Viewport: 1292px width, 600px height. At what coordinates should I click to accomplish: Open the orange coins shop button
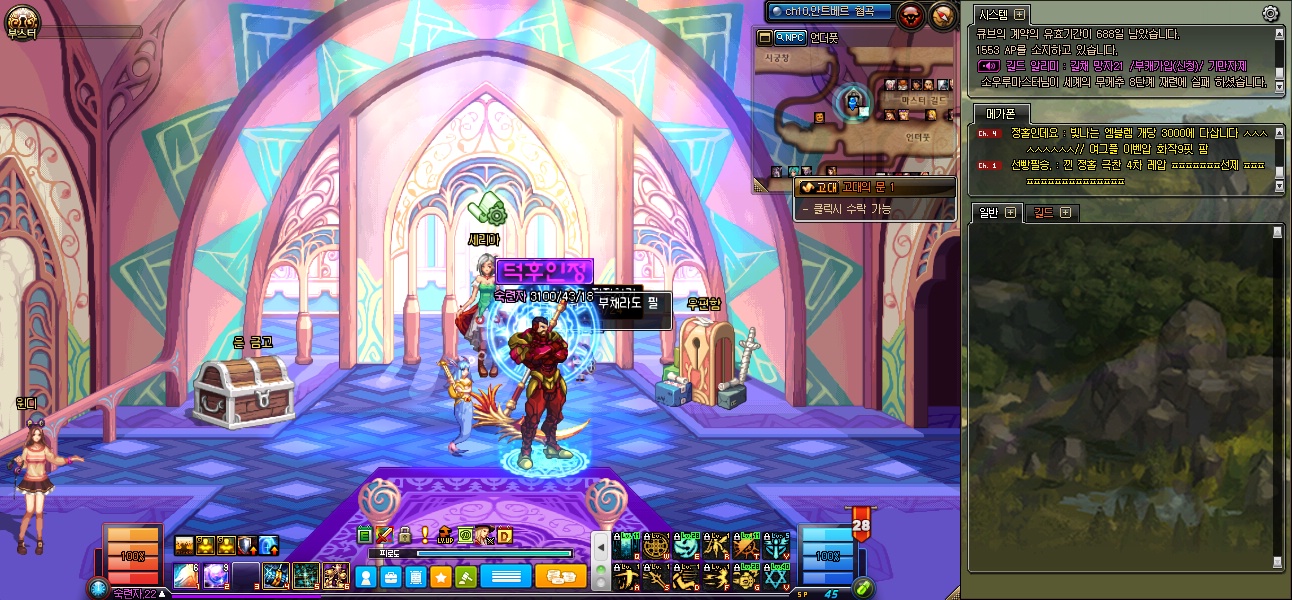561,577
